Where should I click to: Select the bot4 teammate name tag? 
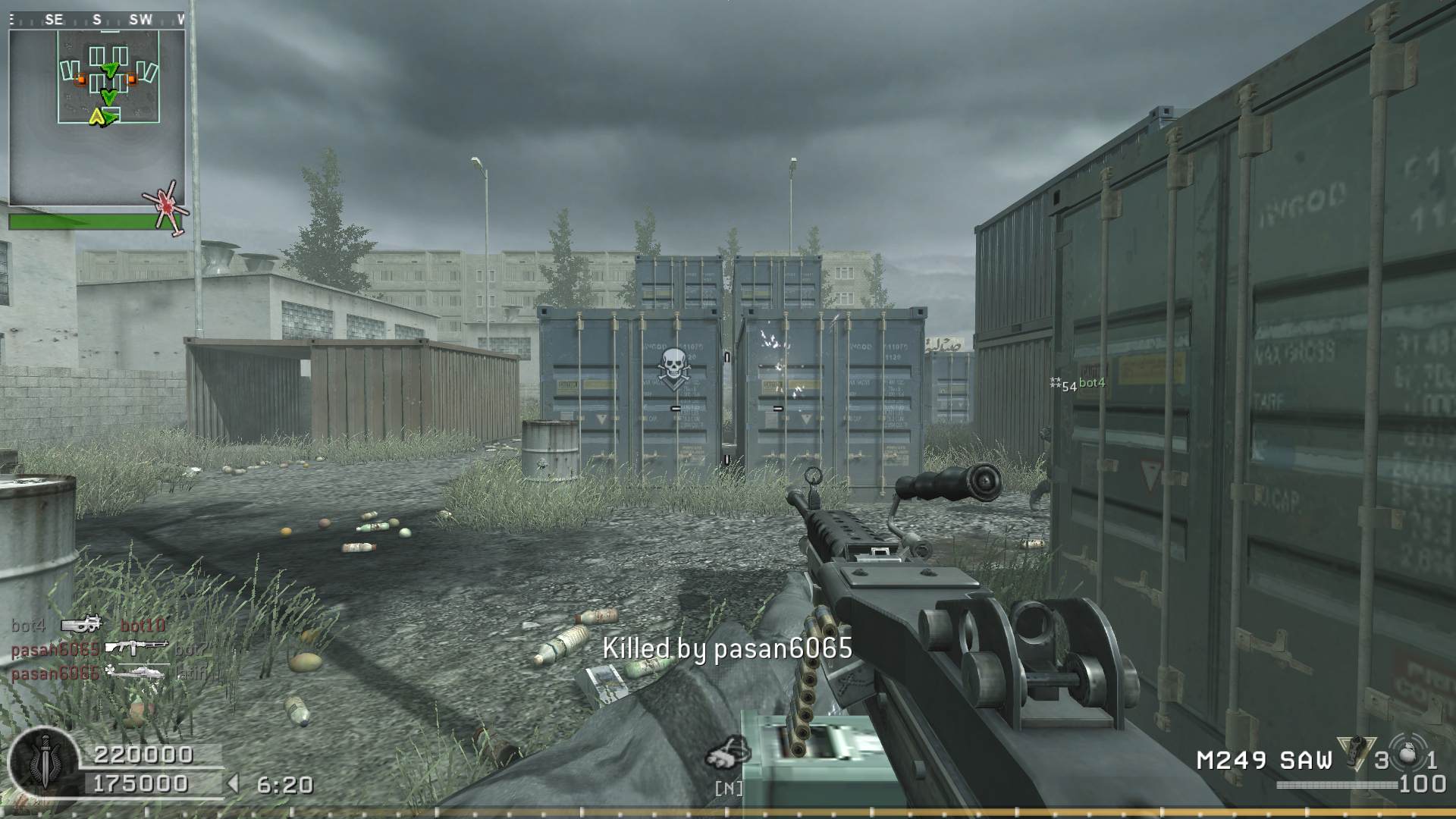1090,383
